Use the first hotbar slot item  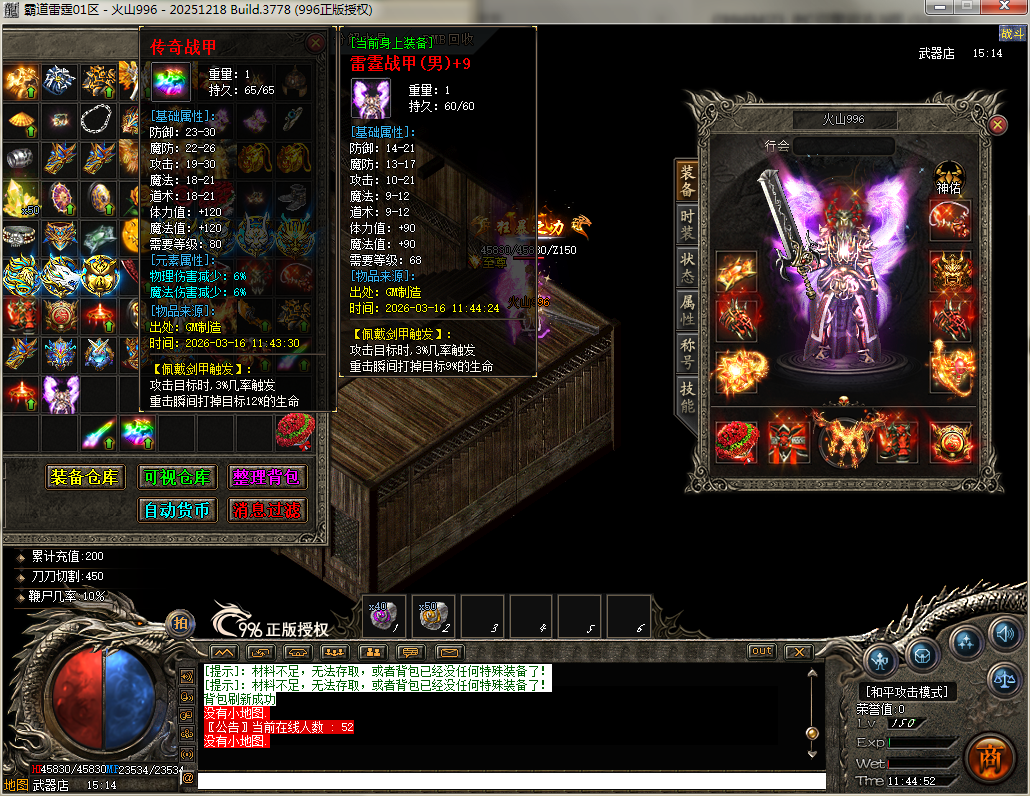(x=384, y=616)
